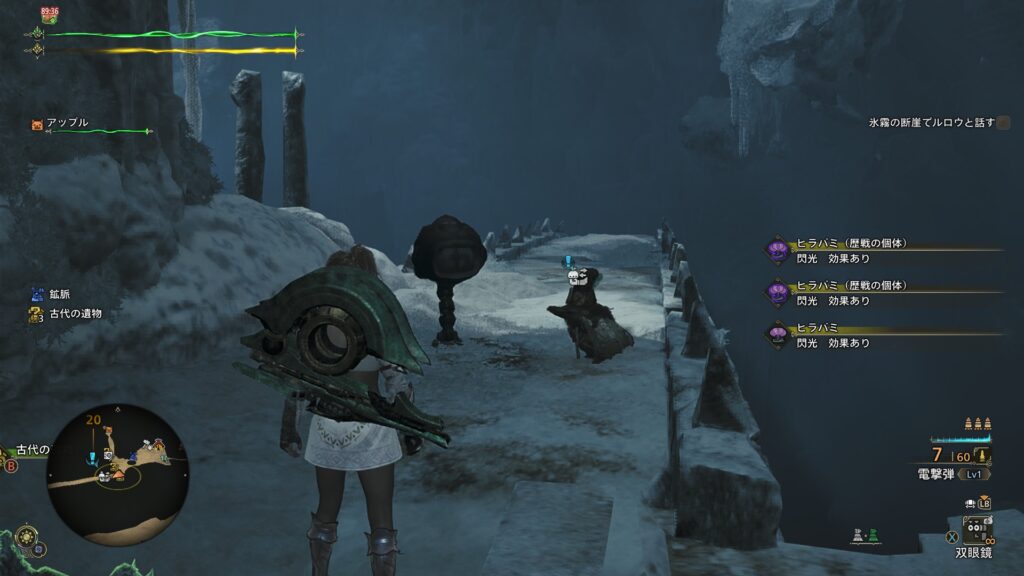Click the アップル companion name label
The width and height of the screenshot is (1024, 576).
click(67, 123)
